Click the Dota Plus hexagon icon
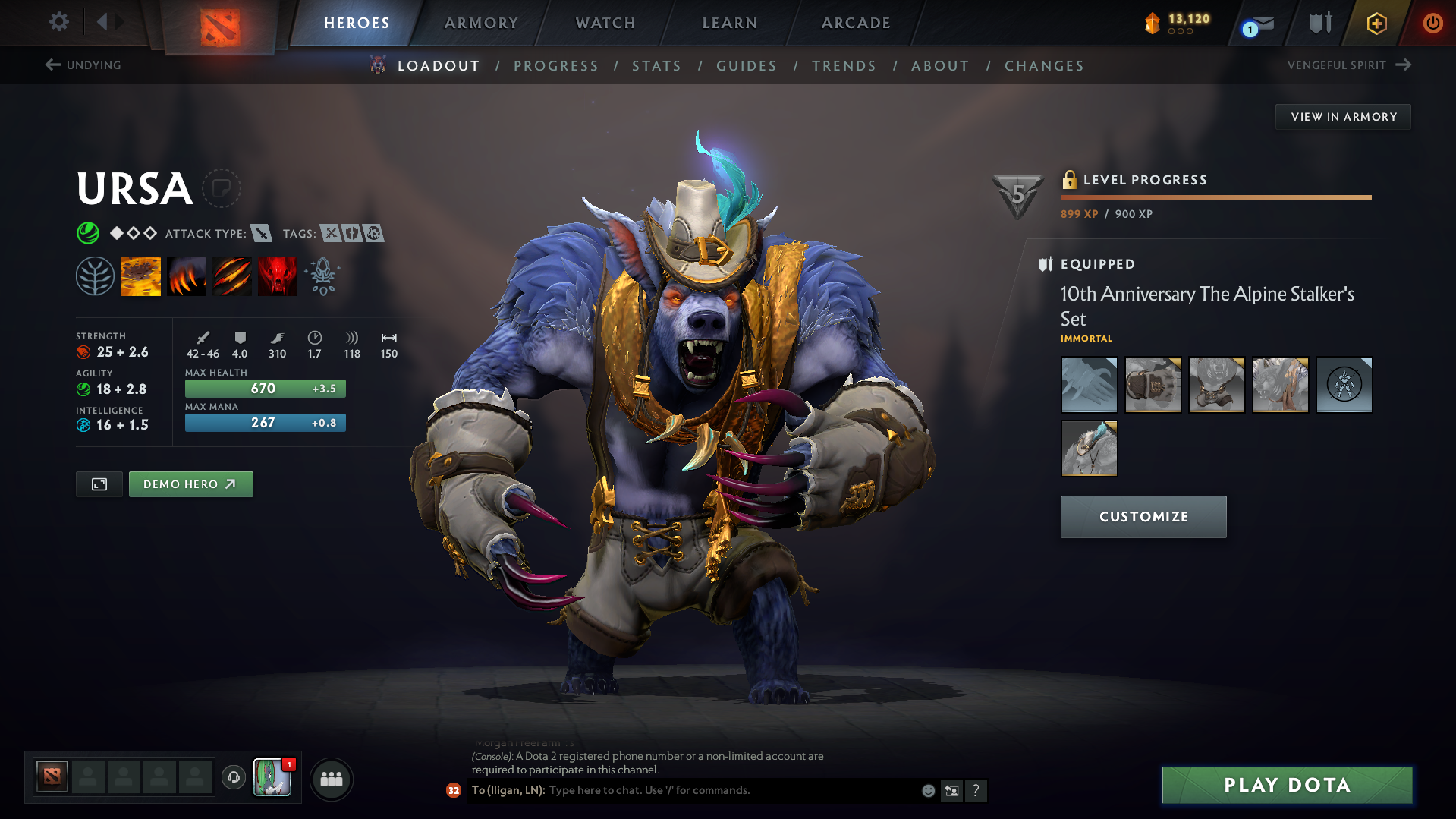Screen dimensions: 1456x819 [x=1375, y=23]
